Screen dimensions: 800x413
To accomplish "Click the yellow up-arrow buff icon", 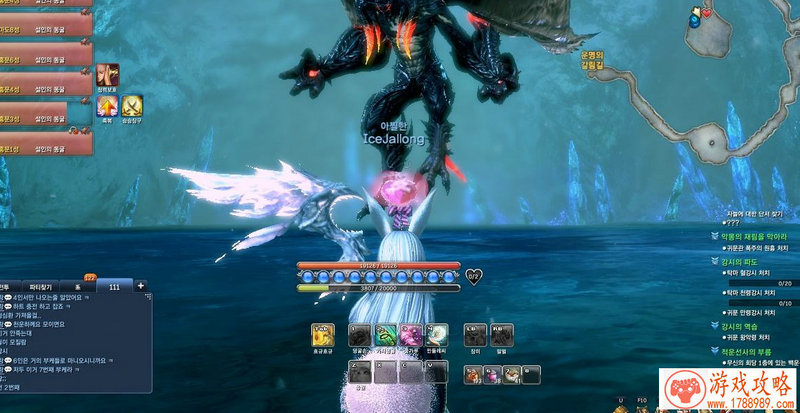I will pos(107,104).
